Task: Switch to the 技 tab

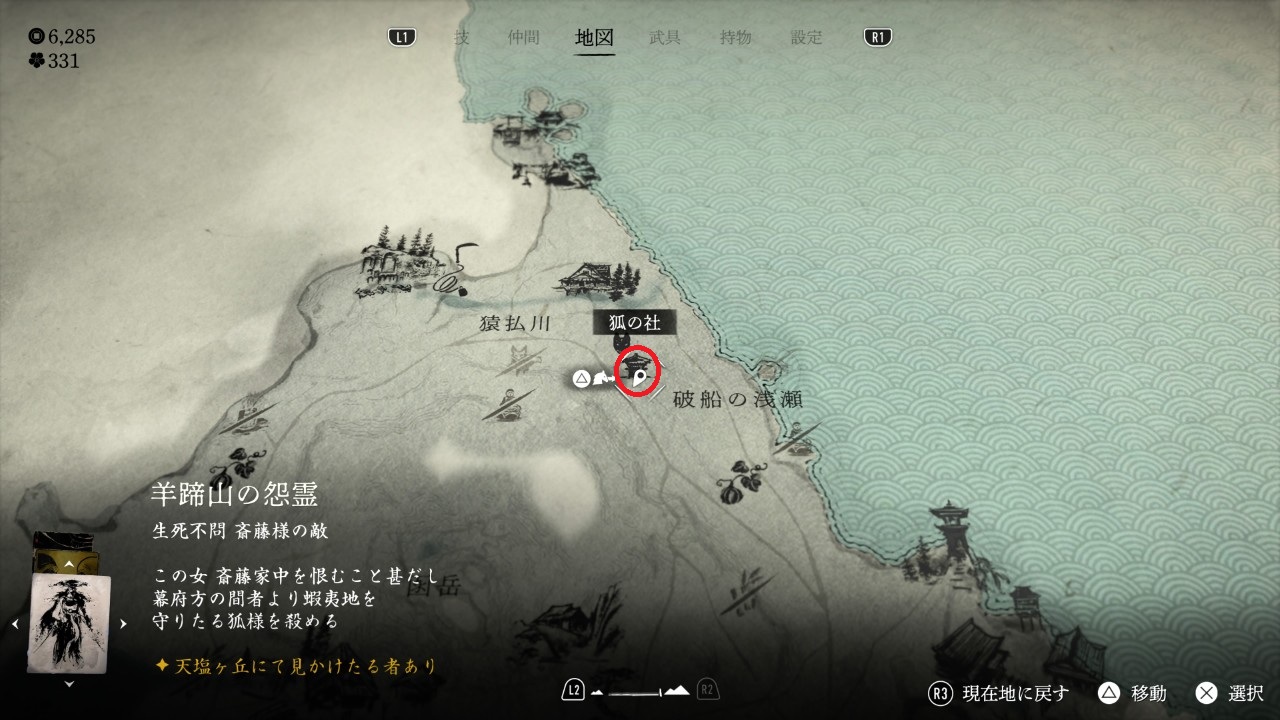Action: pyautogui.click(x=461, y=38)
